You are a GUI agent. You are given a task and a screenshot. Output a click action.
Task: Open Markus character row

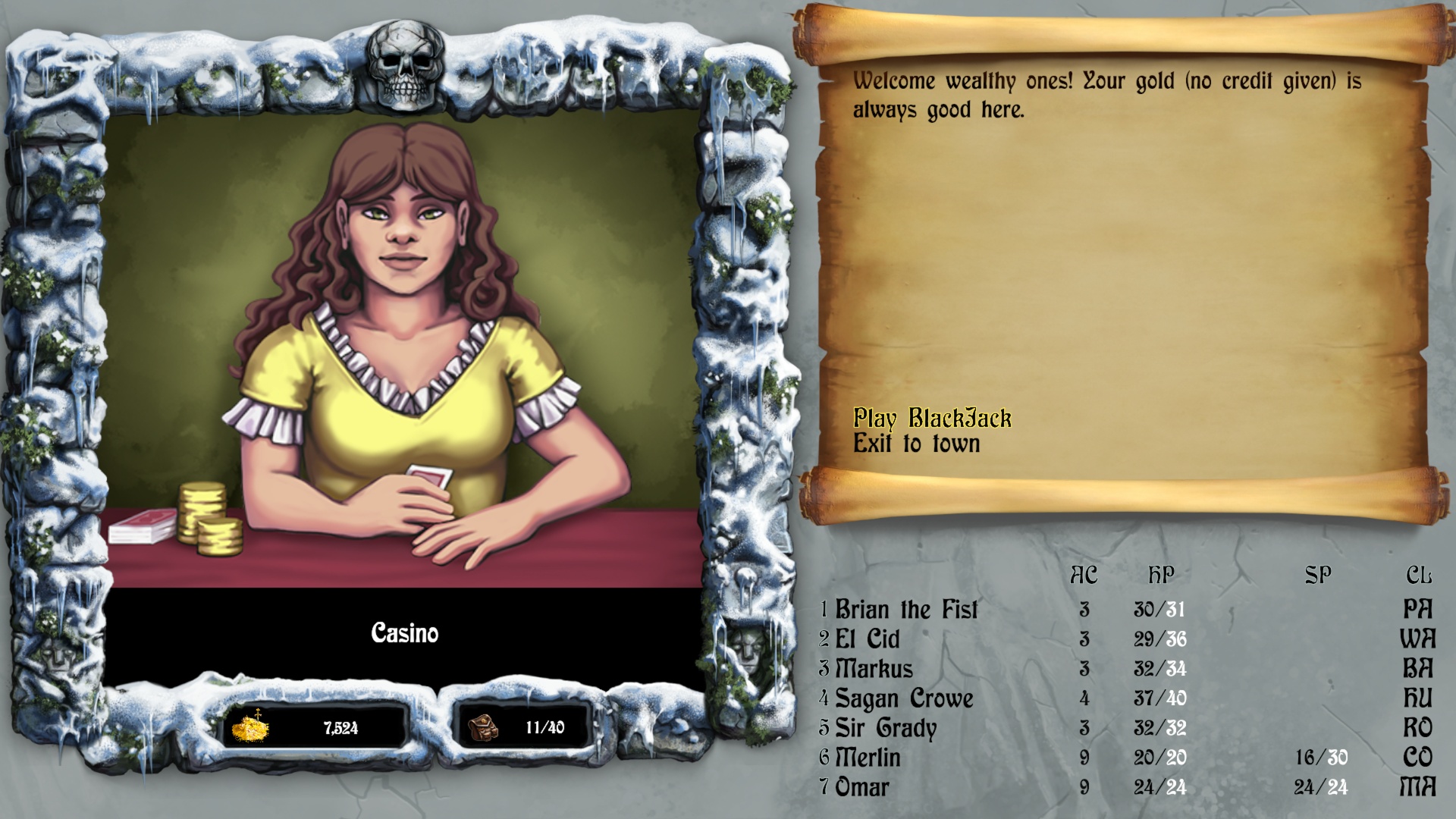[x=874, y=669]
